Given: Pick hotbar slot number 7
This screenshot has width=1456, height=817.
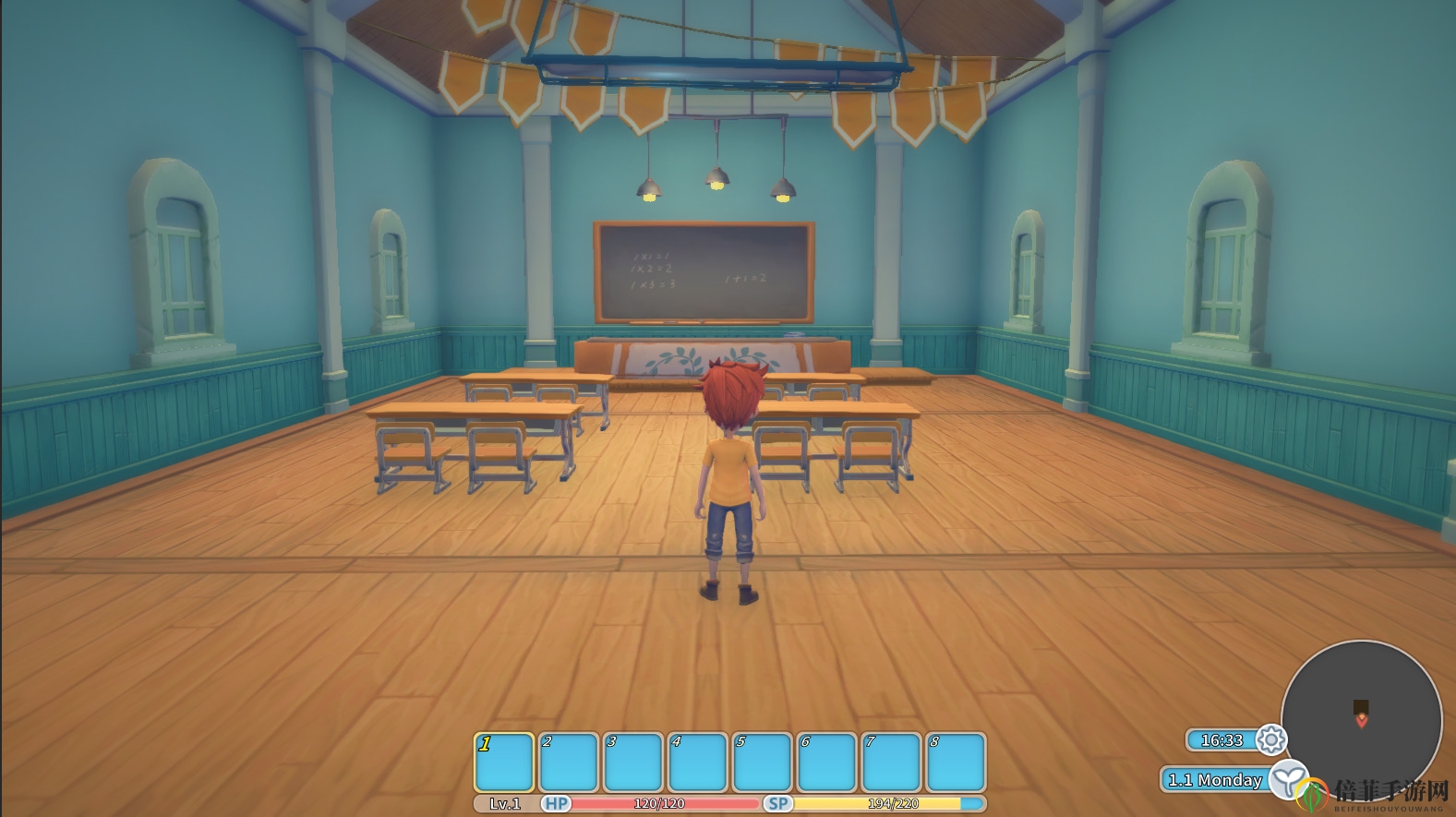Looking at the screenshot, I should [x=892, y=763].
